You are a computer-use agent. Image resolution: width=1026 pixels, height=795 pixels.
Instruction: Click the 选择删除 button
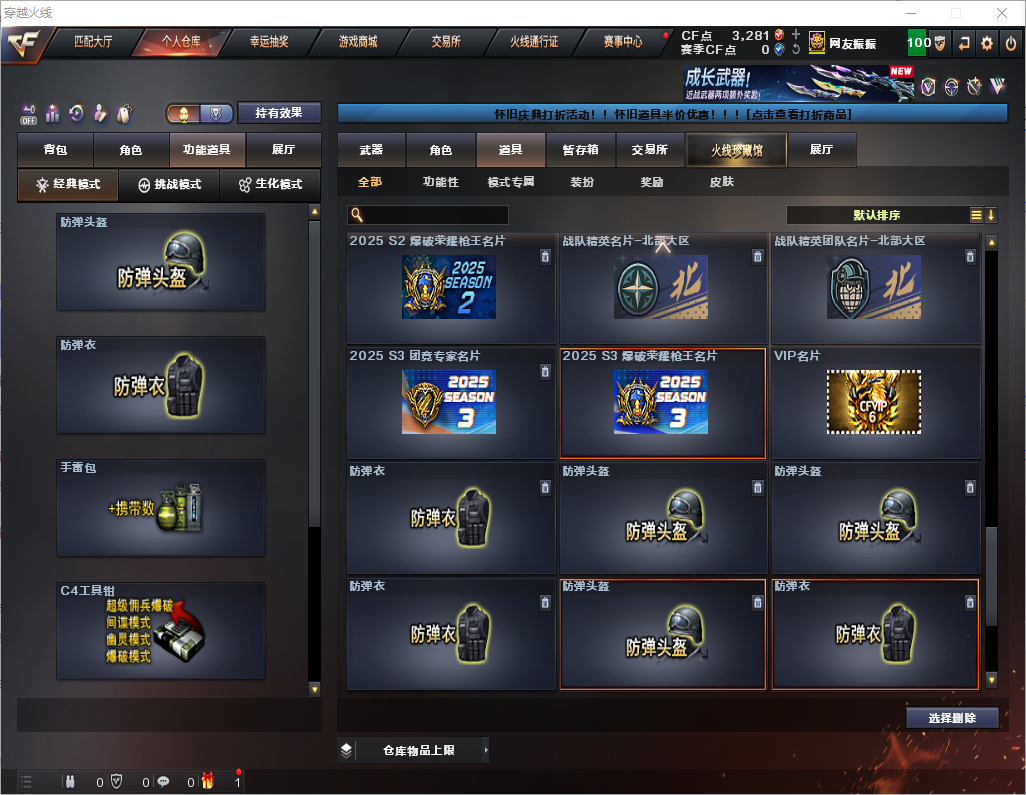952,718
